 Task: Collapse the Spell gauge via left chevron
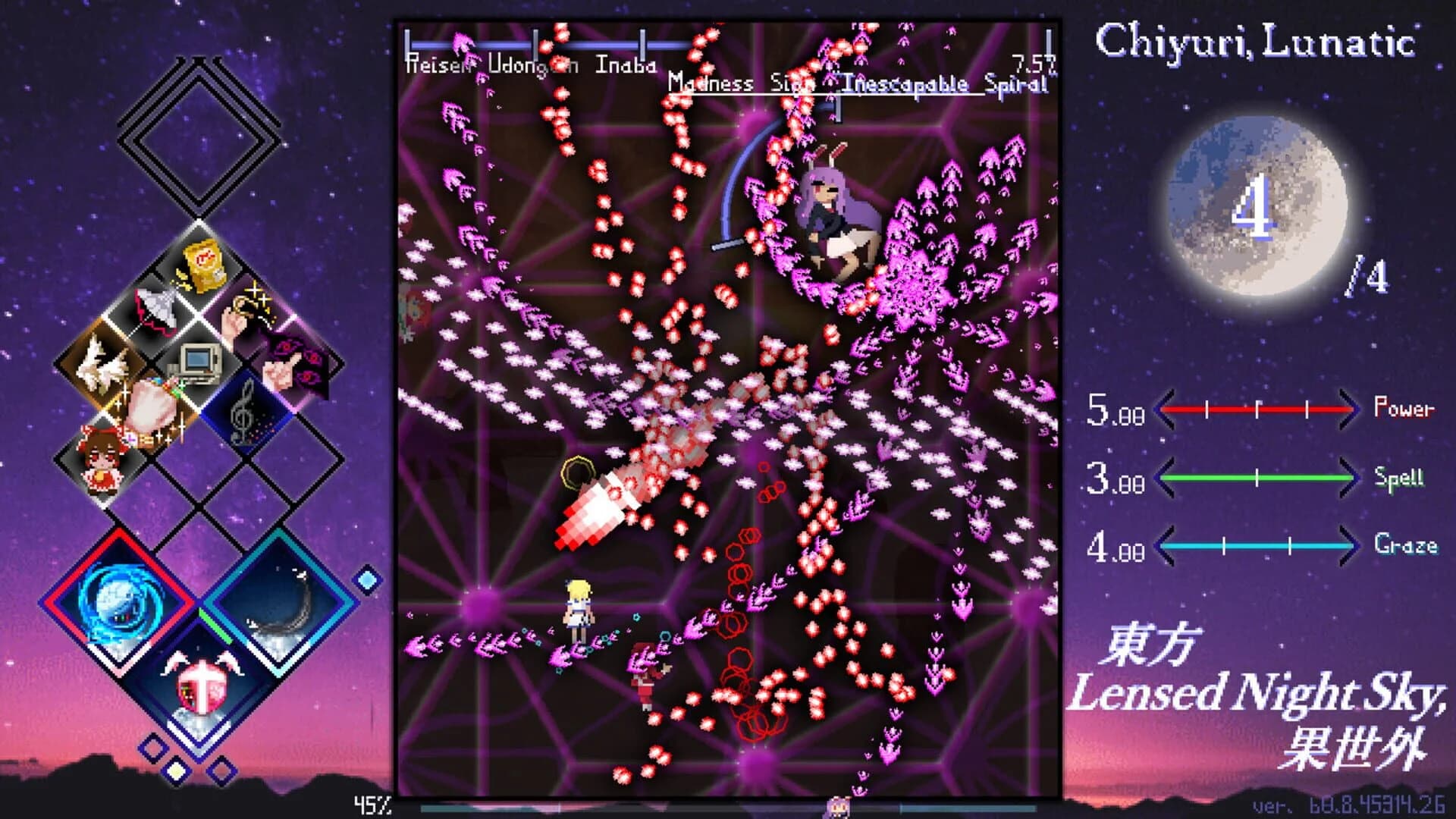[1166, 479]
